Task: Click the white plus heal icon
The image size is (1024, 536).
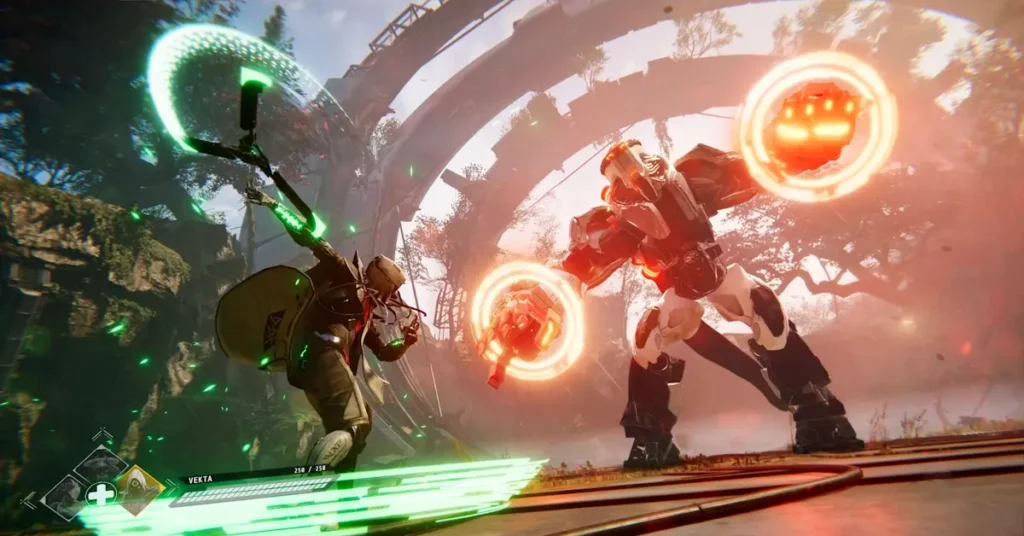Action: pyautogui.click(x=101, y=494)
